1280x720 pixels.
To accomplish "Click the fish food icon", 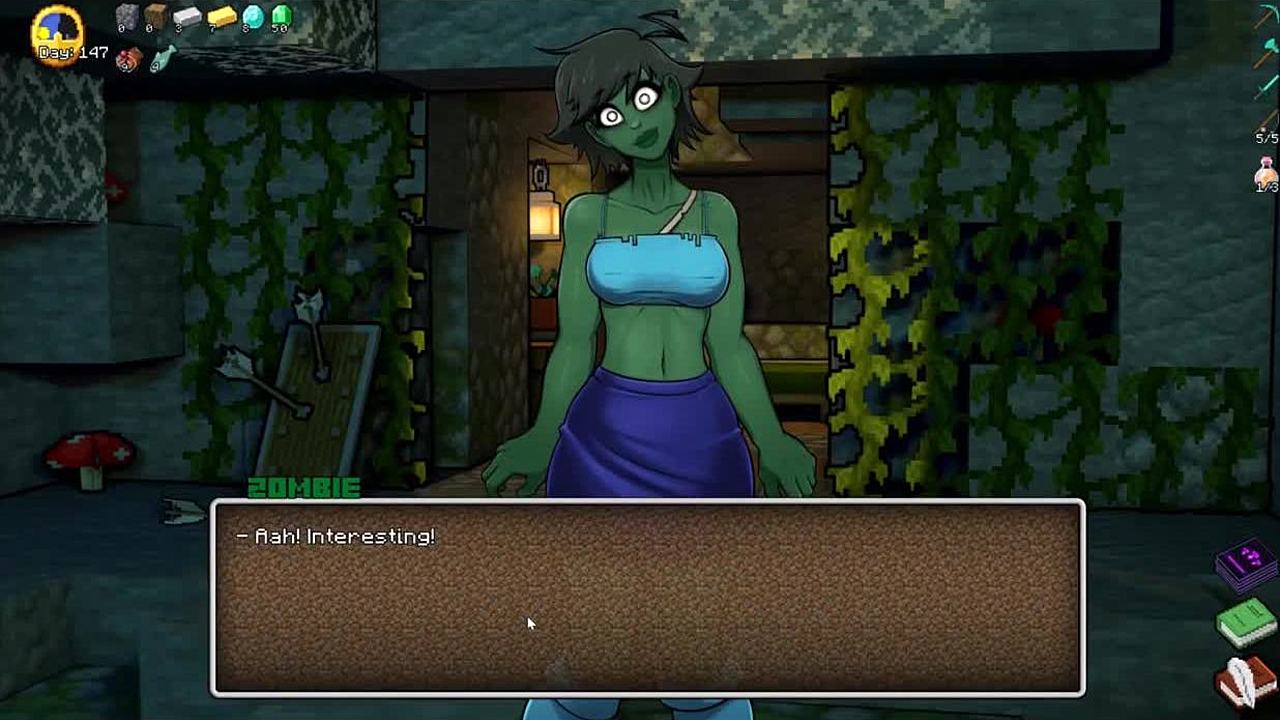I will click(161, 60).
